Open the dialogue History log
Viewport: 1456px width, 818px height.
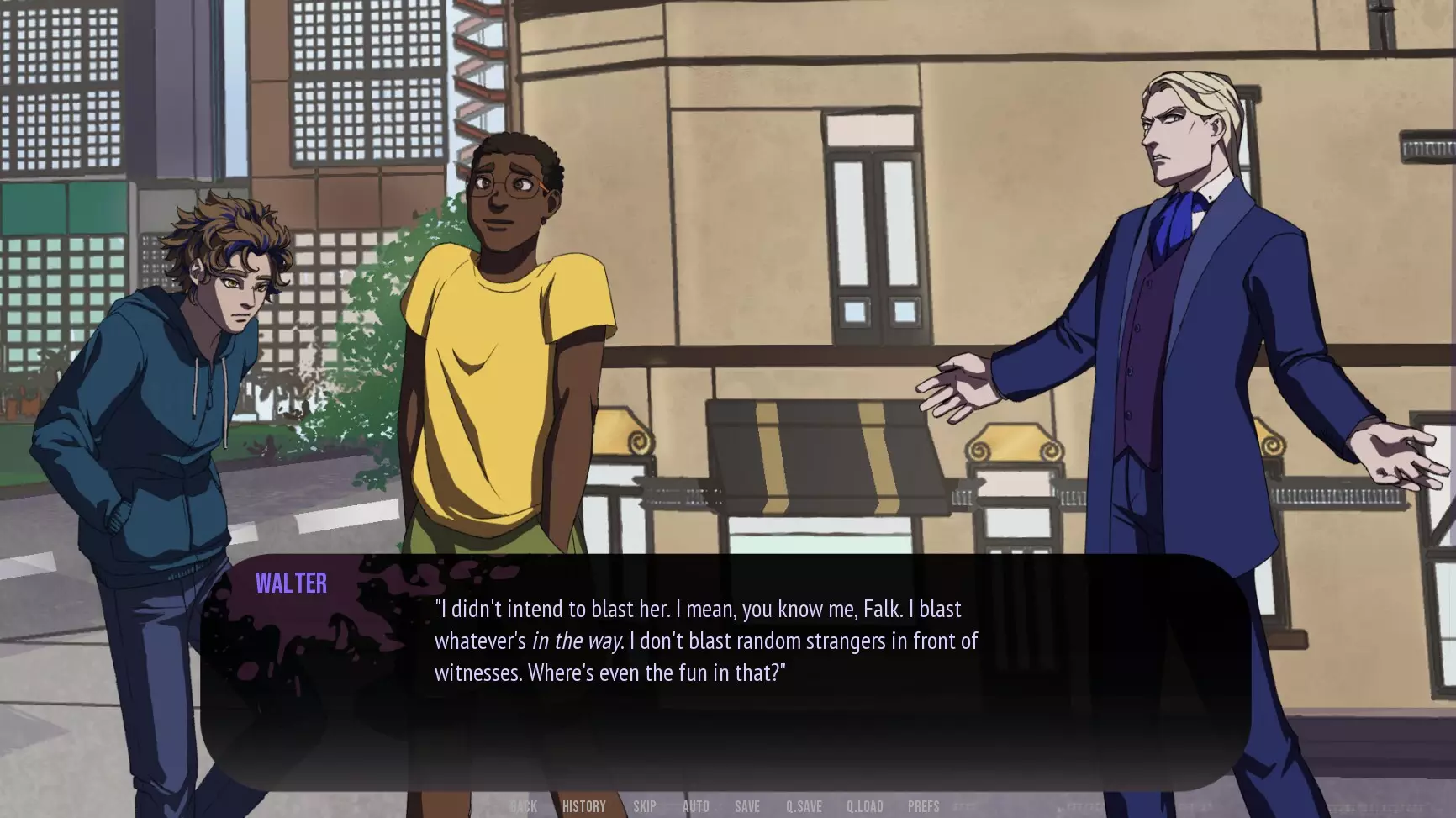pos(583,806)
